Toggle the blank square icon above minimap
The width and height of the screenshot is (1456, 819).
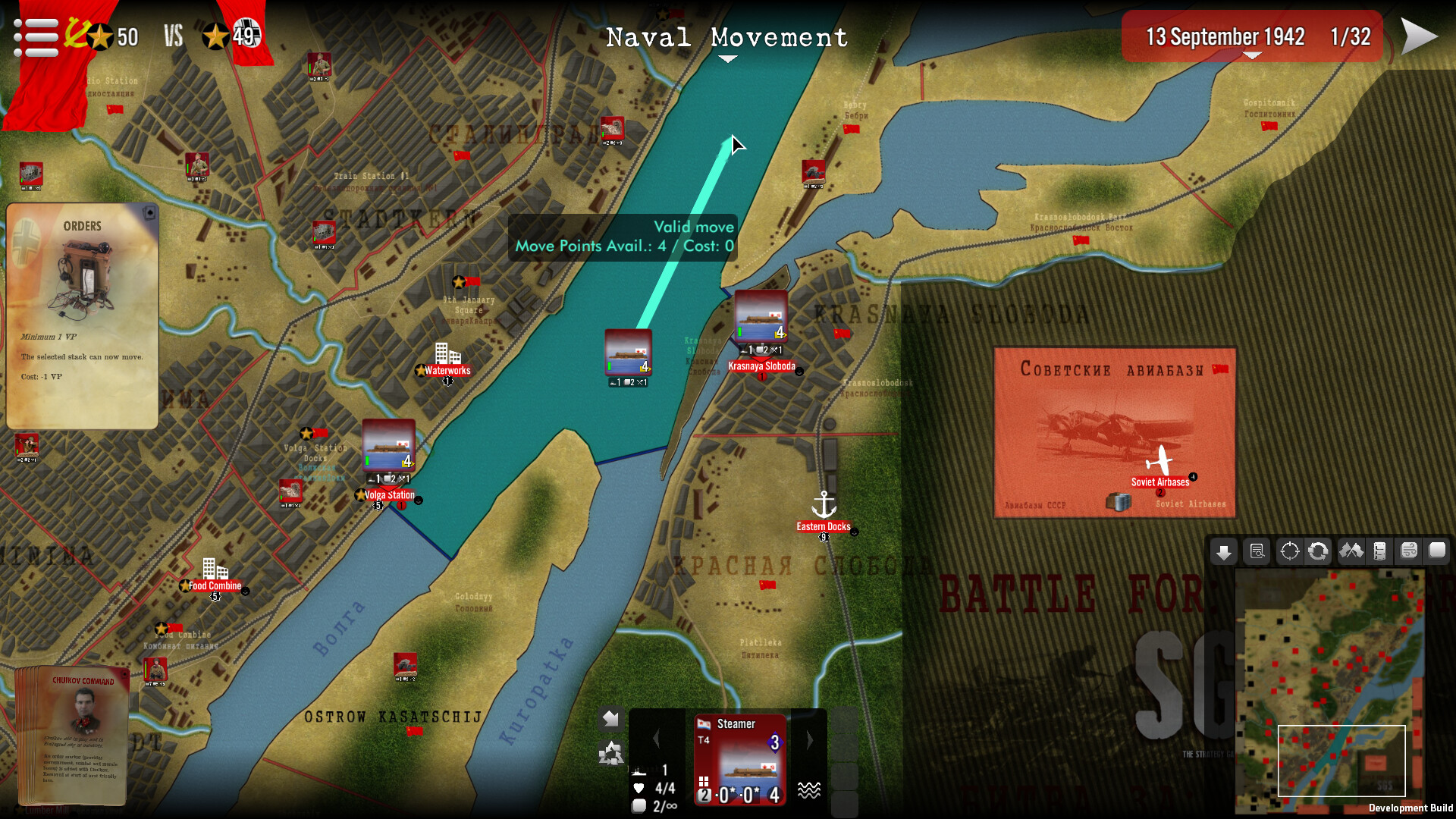(x=1438, y=551)
